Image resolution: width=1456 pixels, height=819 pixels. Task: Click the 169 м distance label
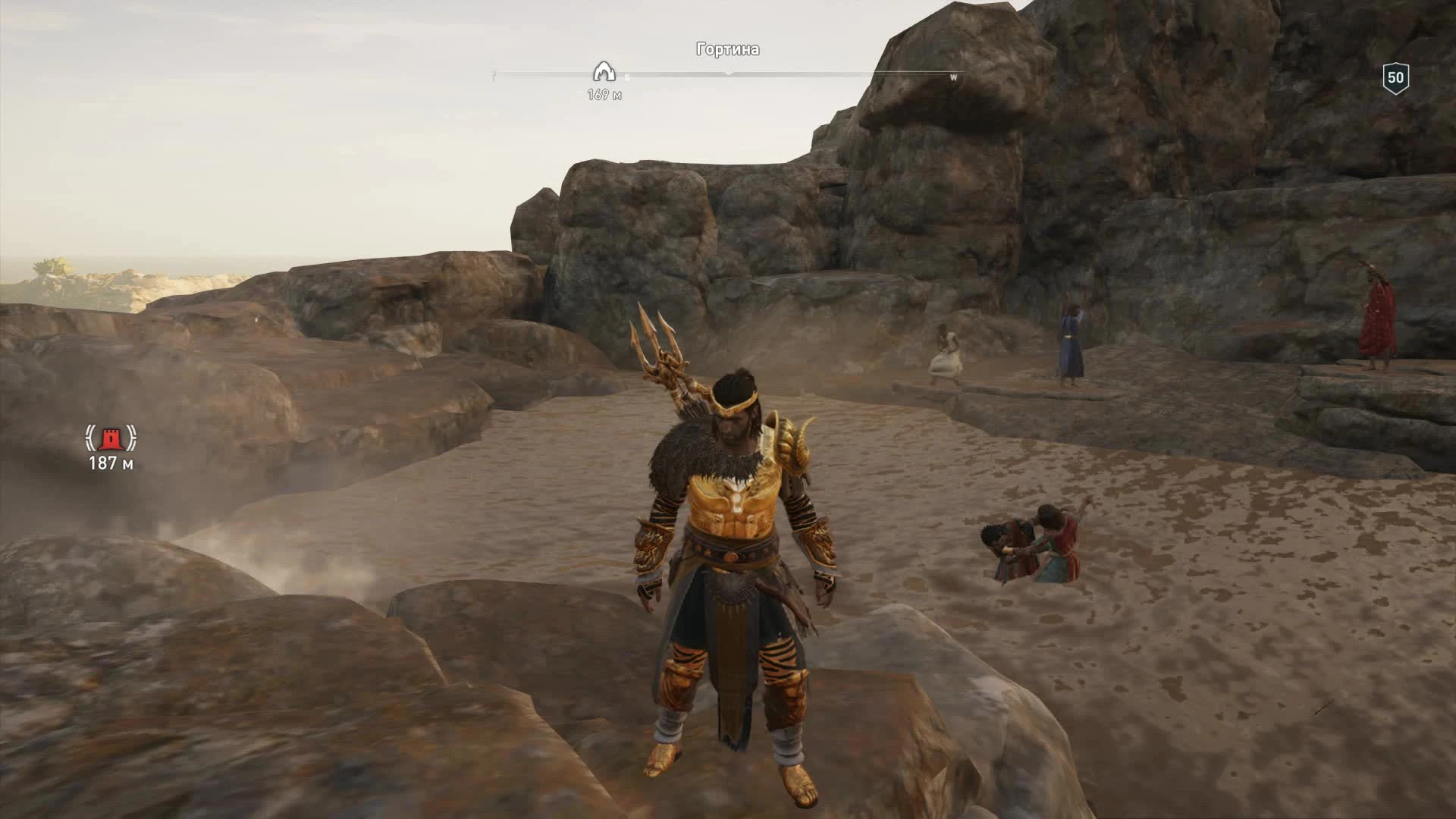pyautogui.click(x=603, y=95)
